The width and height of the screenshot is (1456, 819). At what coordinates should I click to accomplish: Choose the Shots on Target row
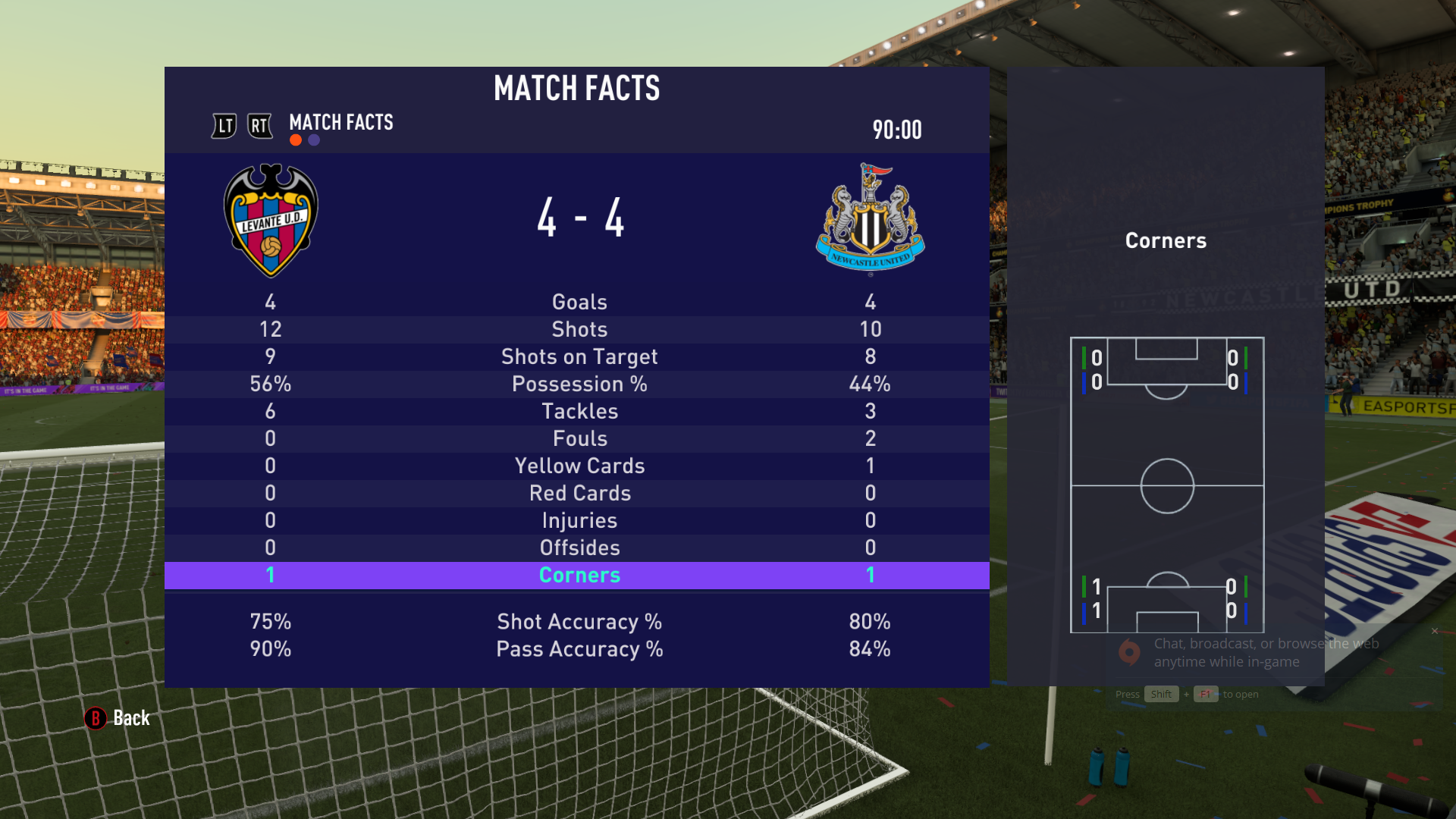pyautogui.click(x=579, y=356)
